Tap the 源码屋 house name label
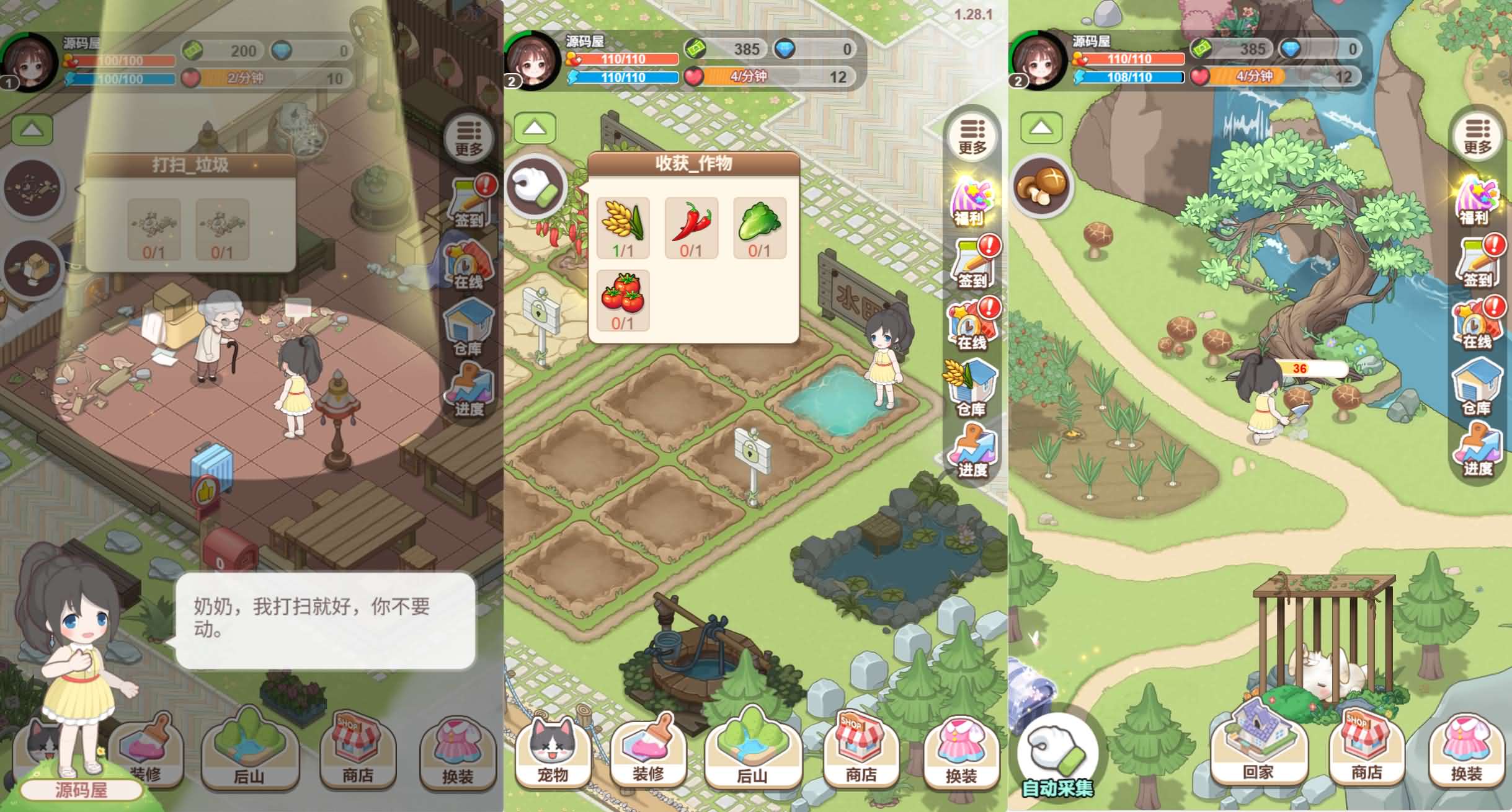Viewport: 1512px width, 812px height. 81,791
